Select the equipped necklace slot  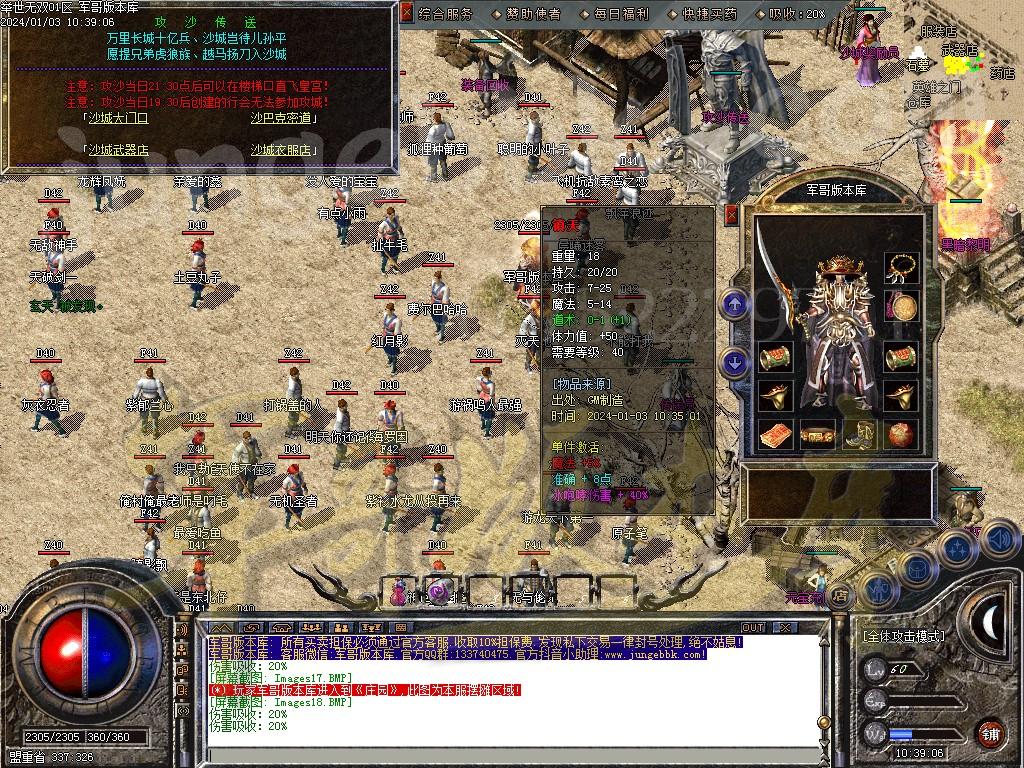pyautogui.click(x=902, y=268)
